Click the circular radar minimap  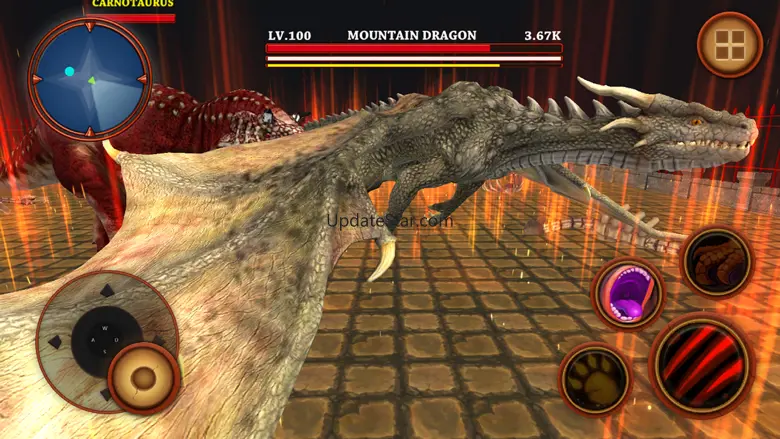pos(89,78)
